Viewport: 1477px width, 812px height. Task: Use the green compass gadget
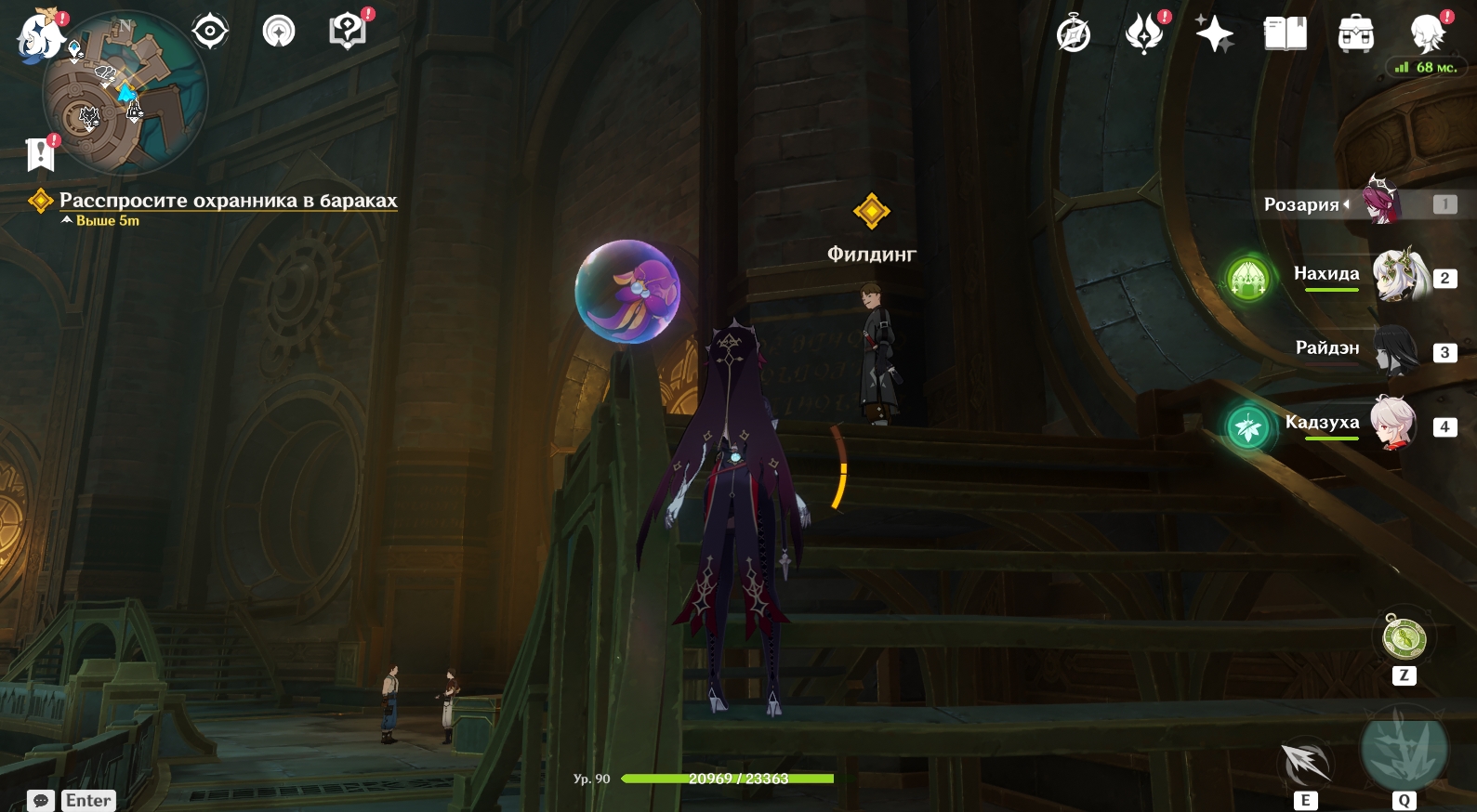click(x=1404, y=637)
